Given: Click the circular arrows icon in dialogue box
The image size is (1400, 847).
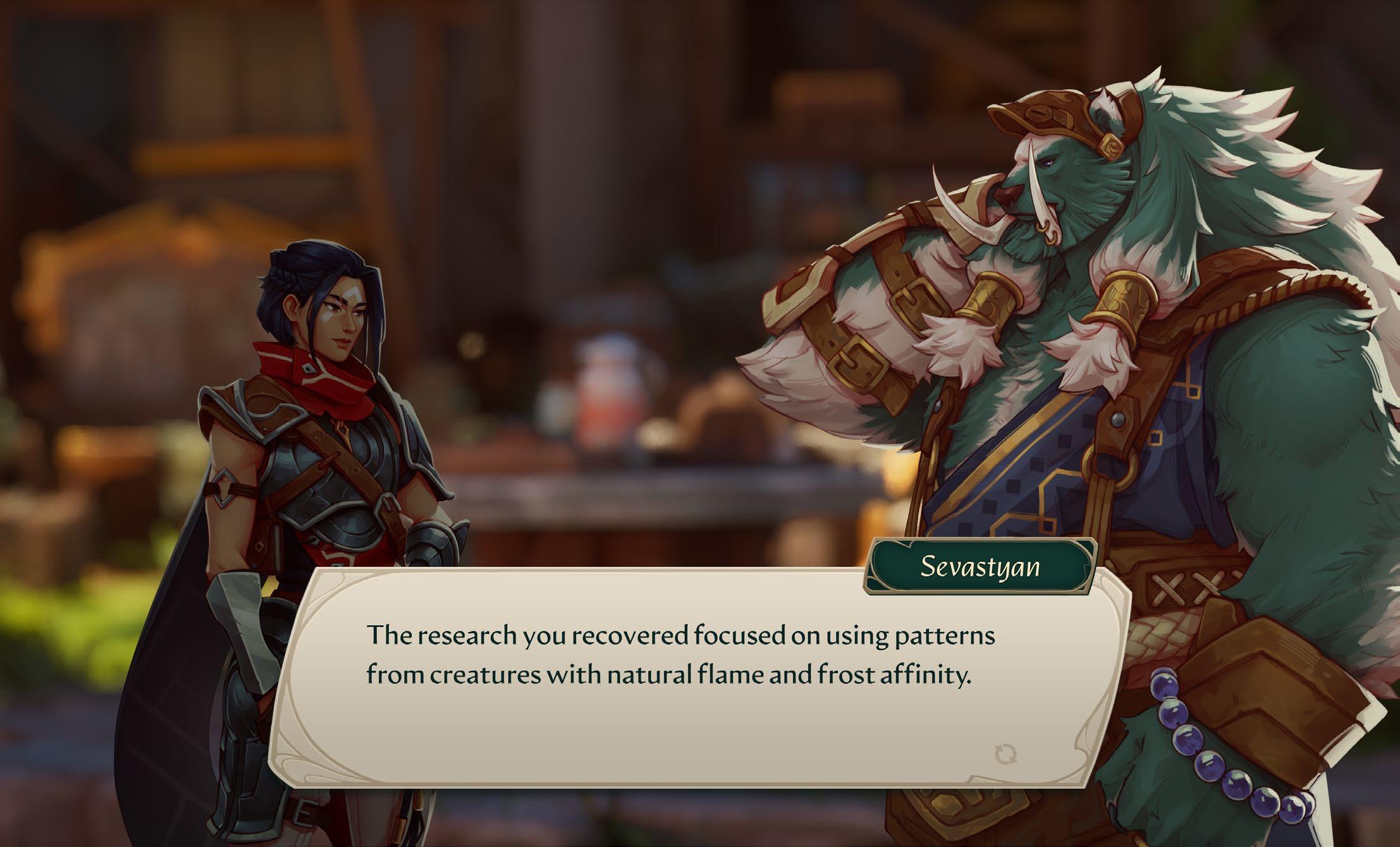Looking at the screenshot, I should pyautogui.click(x=1005, y=753).
